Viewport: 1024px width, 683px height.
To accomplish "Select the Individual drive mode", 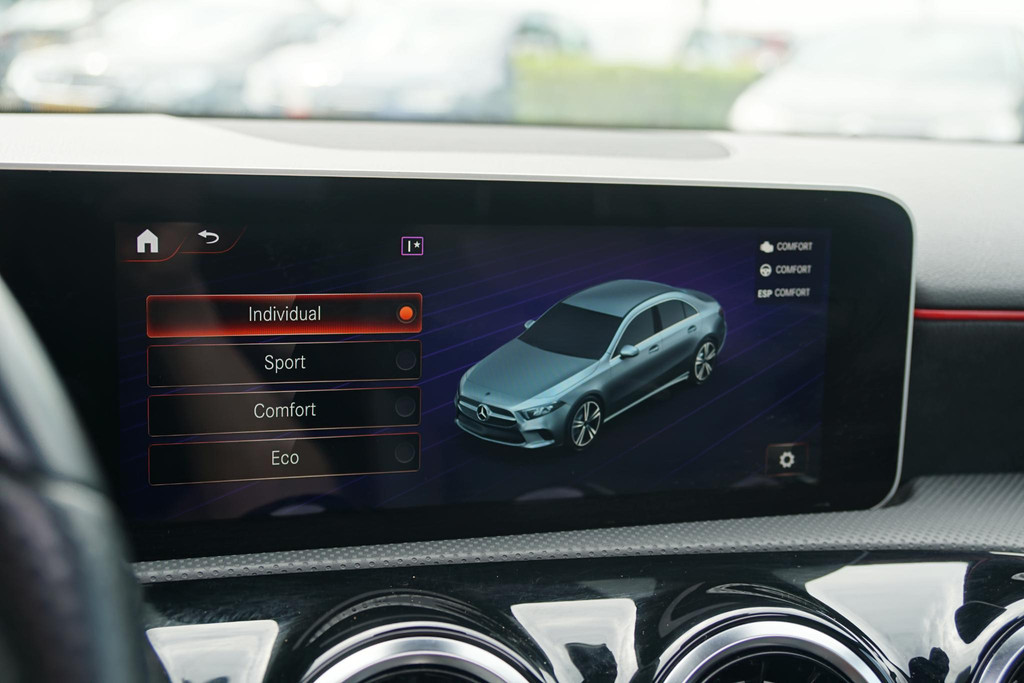I will click(x=284, y=314).
